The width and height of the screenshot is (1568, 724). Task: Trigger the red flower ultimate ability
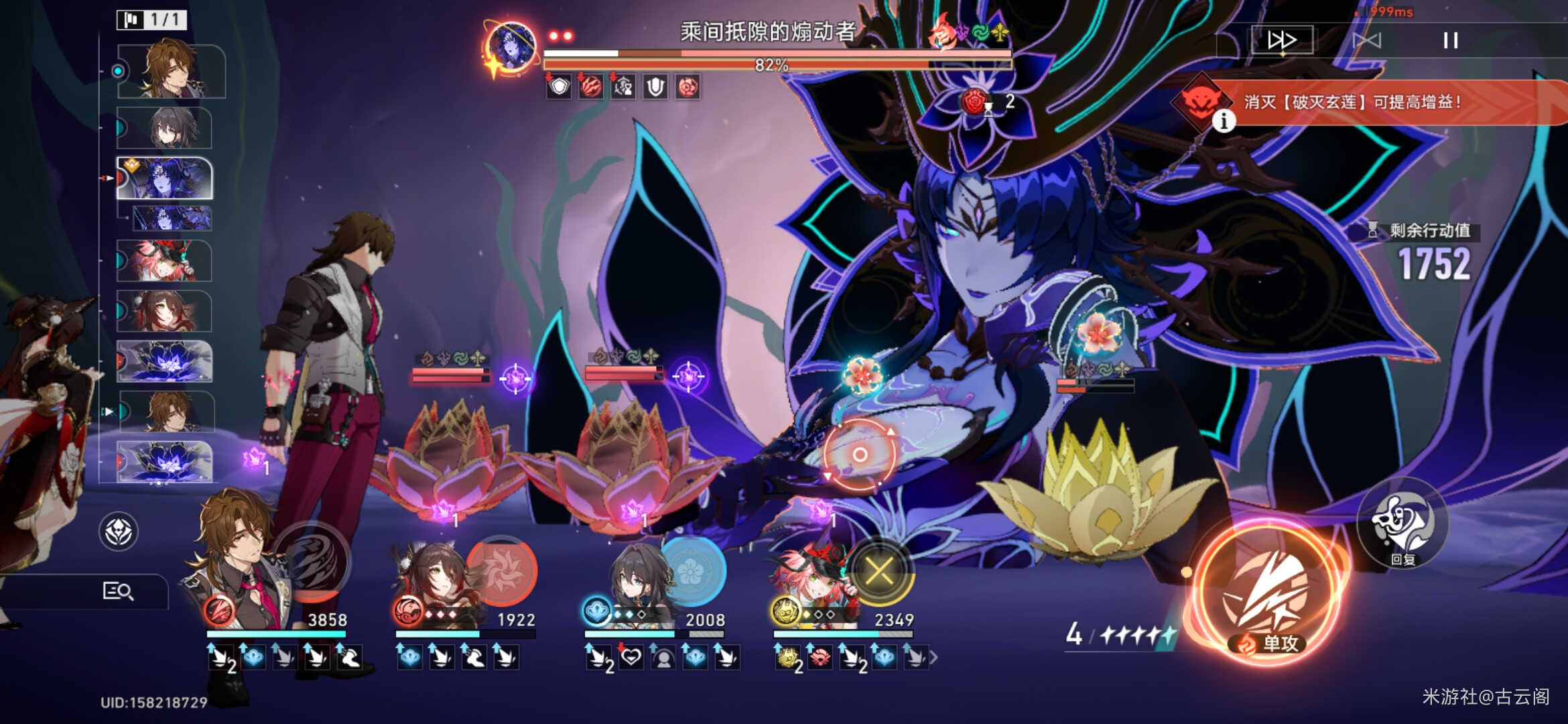[x=501, y=570]
